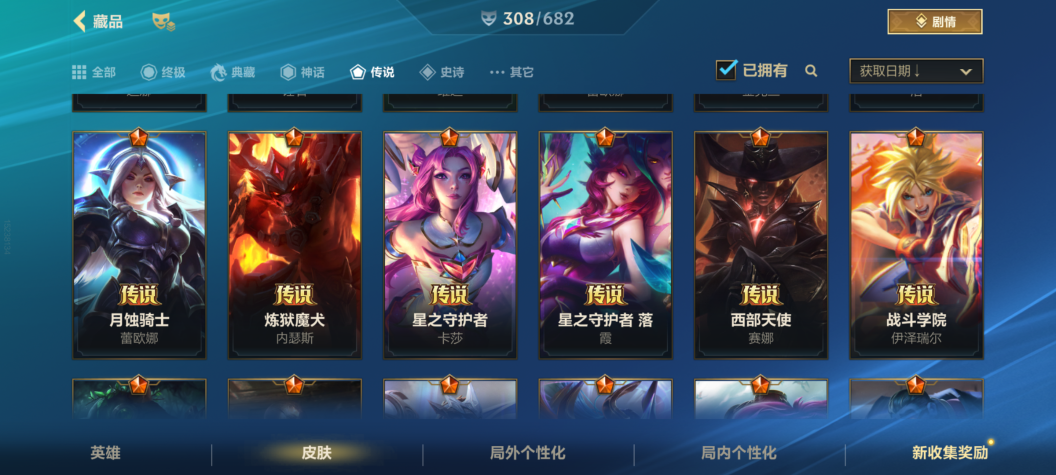Open the 其它 filter category
Screen dimensions: 1056x475
click(511, 72)
